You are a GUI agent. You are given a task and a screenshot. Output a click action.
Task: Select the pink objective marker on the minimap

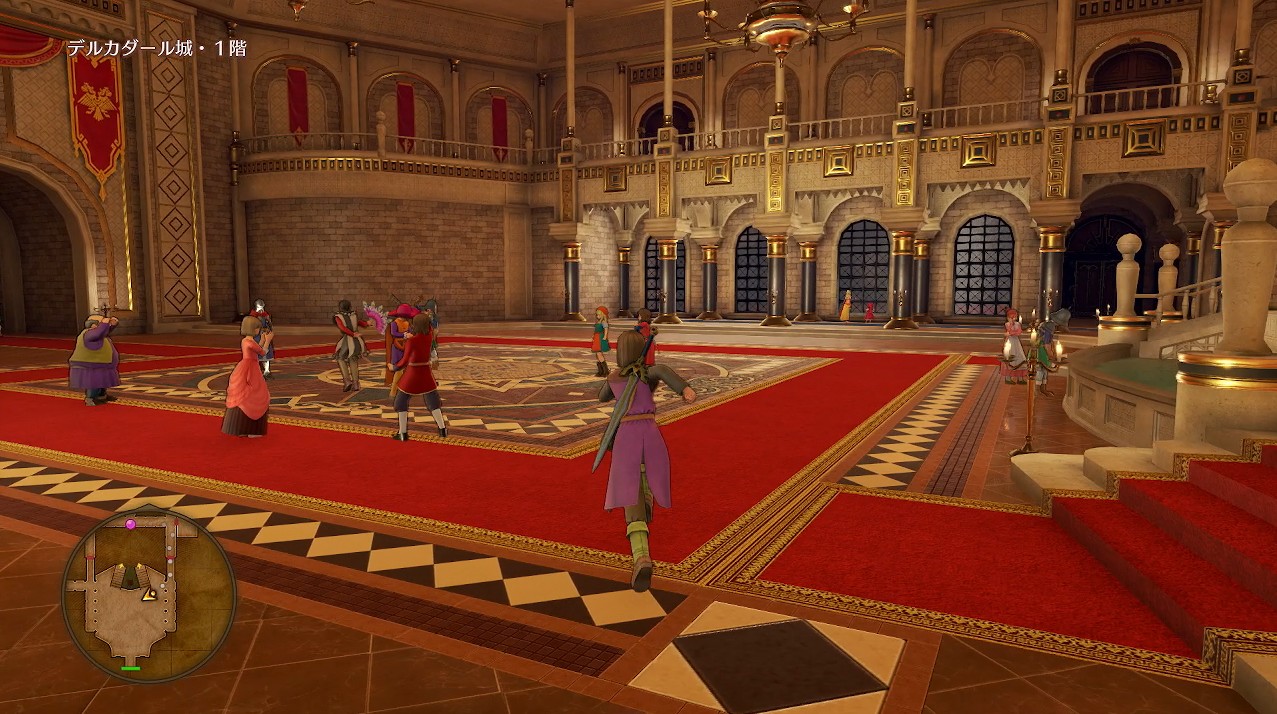pyautogui.click(x=130, y=524)
